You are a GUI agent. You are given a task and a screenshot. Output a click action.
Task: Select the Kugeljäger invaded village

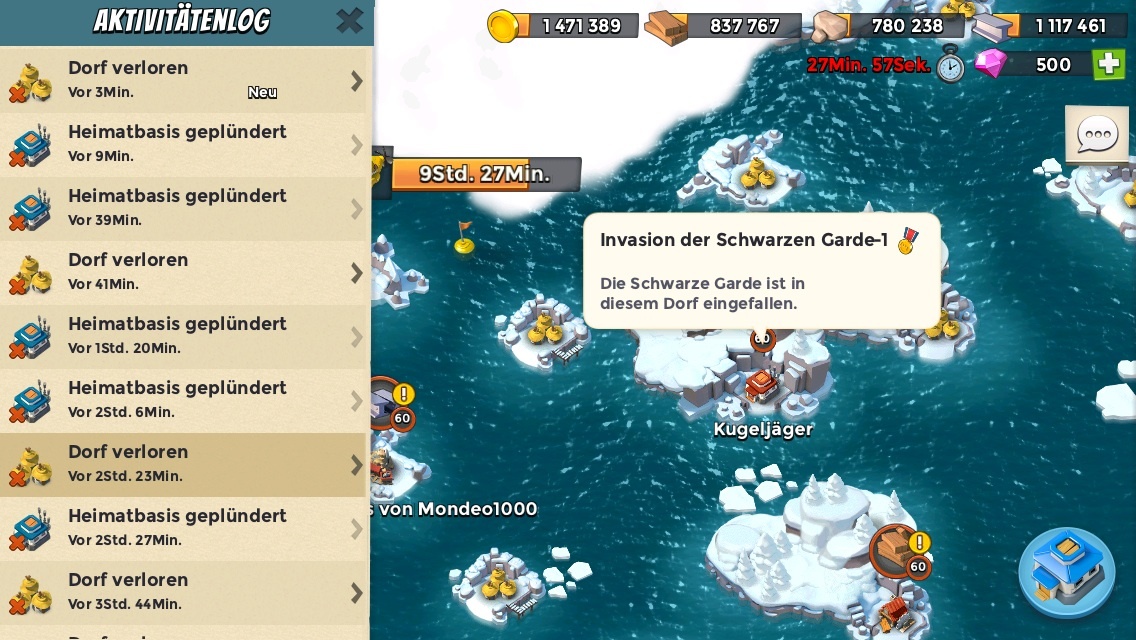762,386
